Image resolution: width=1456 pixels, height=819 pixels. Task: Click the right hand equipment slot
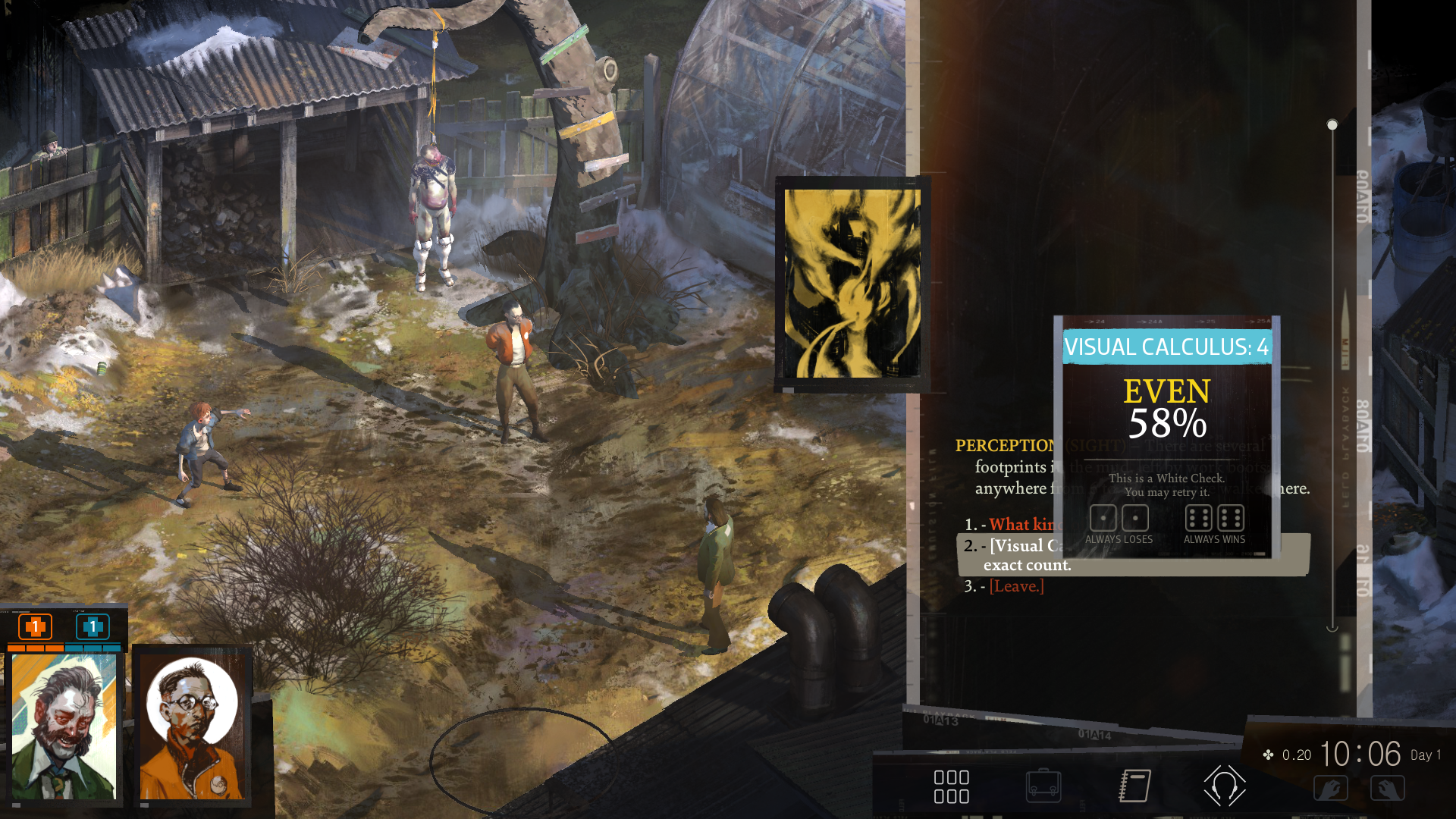click(x=1387, y=789)
